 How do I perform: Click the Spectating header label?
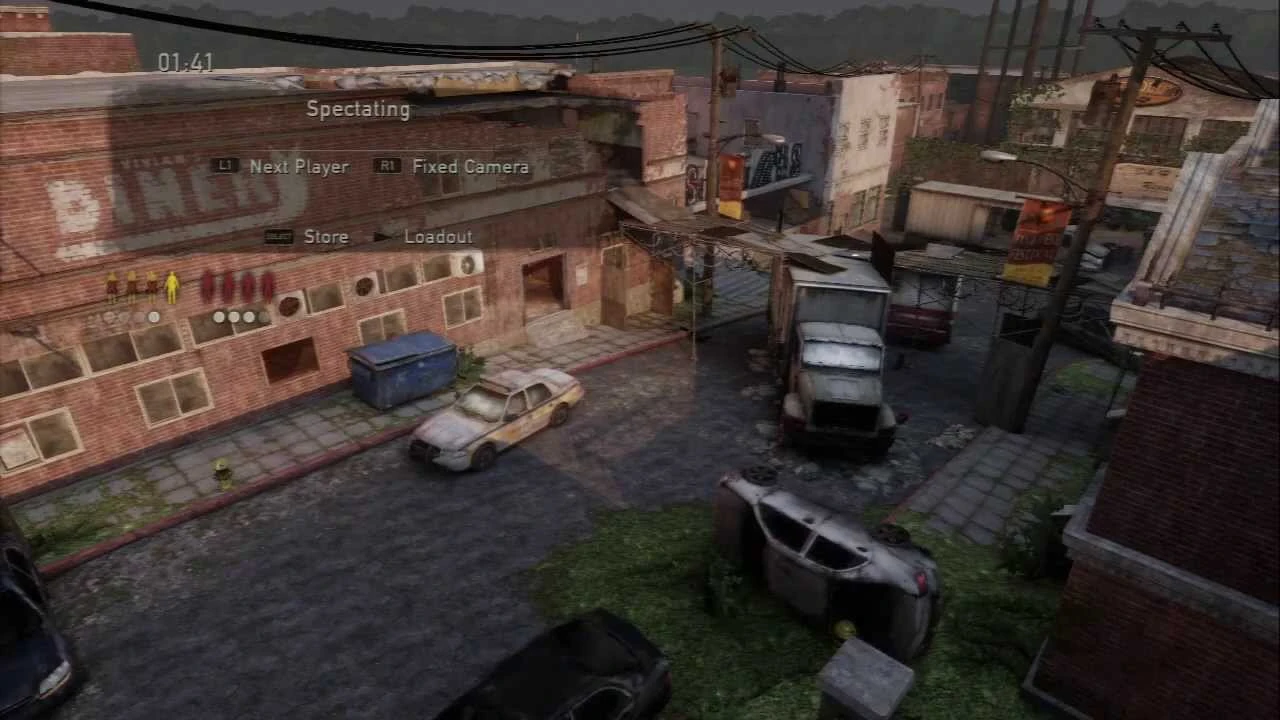point(357,109)
